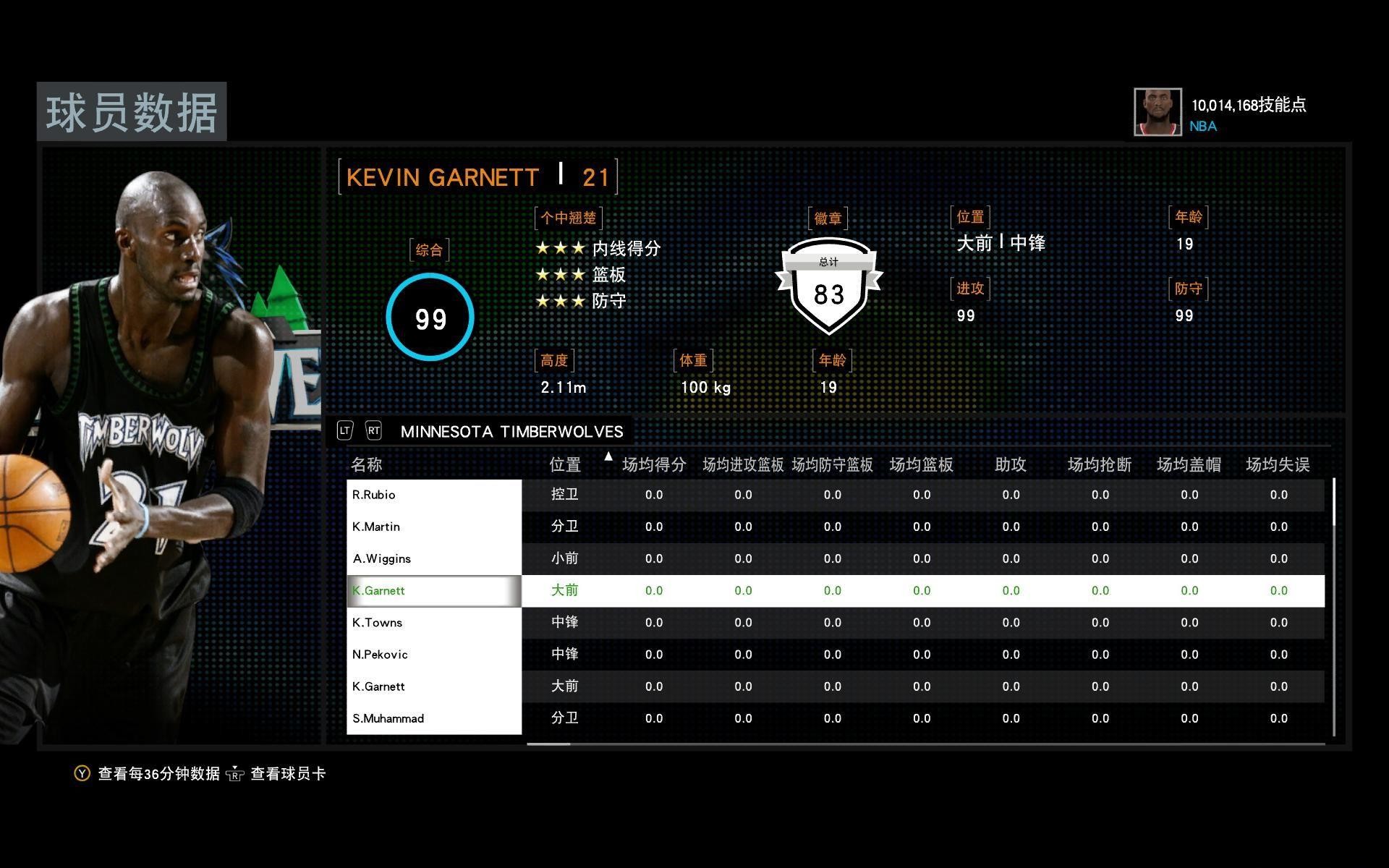Switch to the MINNESOTA TIMBERWOLVES team tab
1389x868 pixels.
click(513, 431)
